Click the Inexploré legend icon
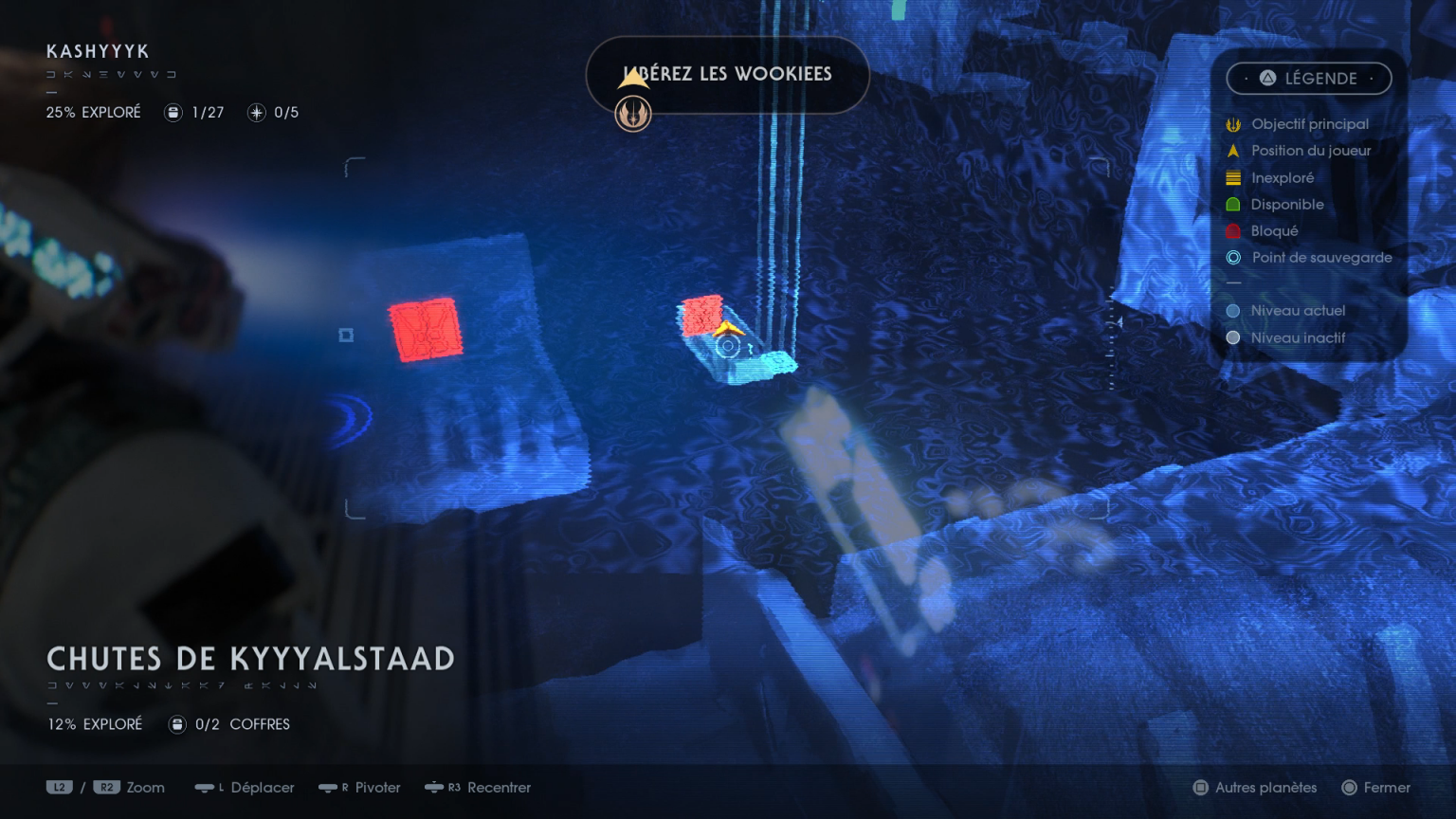1456x819 pixels. pyautogui.click(x=1233, y=177)
